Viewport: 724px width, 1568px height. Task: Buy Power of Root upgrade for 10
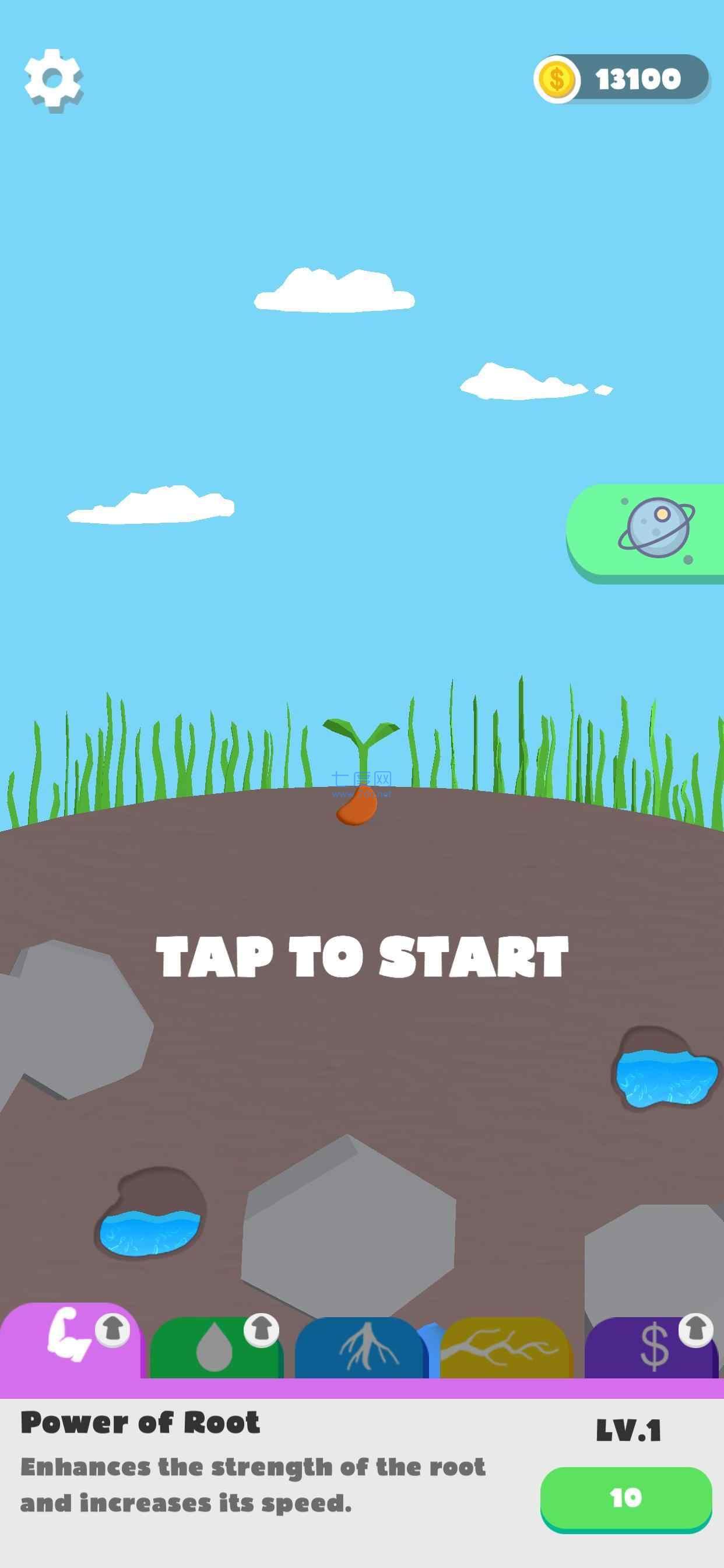[x=625, y=1498]
